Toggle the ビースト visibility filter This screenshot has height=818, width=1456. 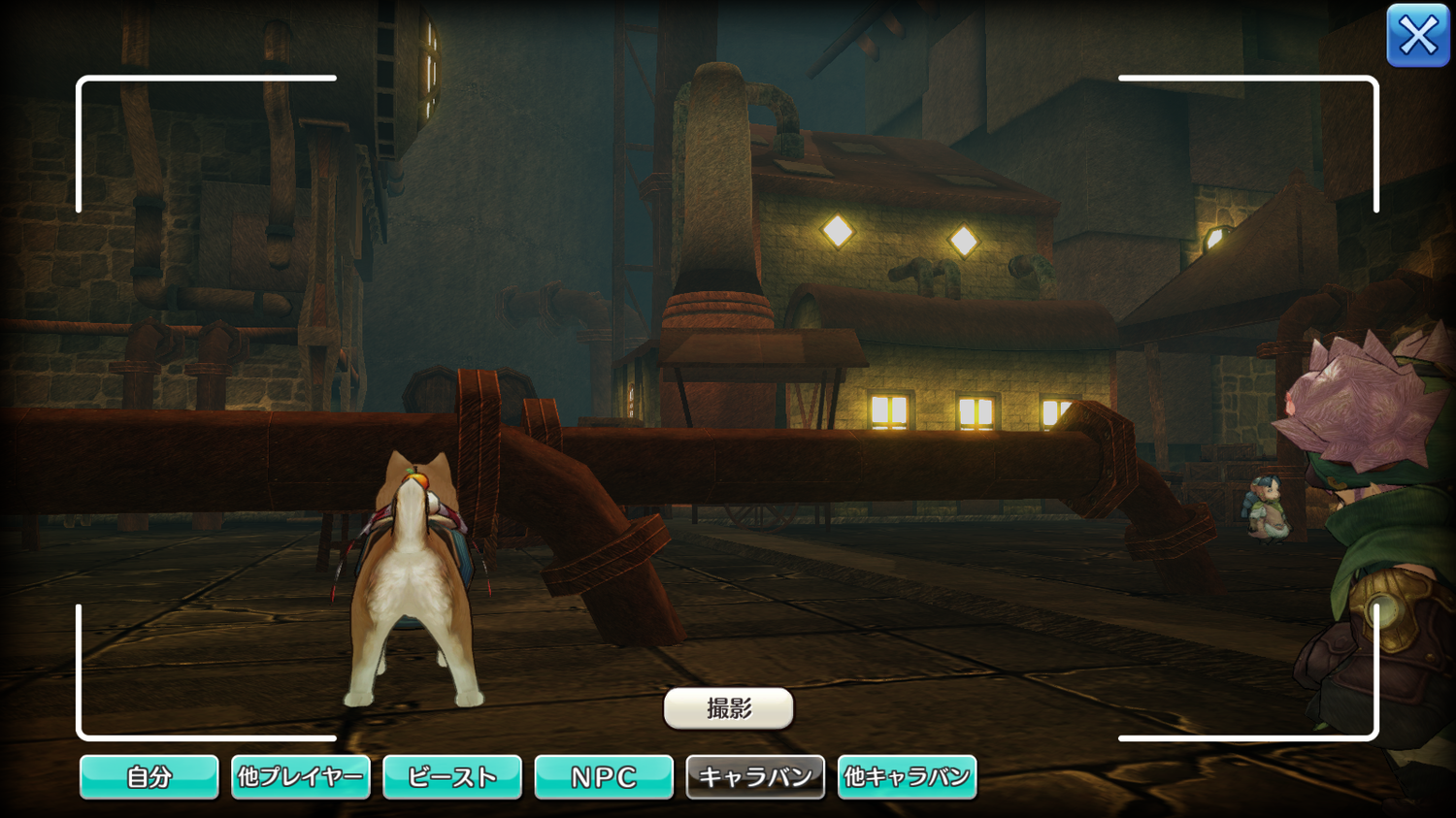[x=452, y=777]
